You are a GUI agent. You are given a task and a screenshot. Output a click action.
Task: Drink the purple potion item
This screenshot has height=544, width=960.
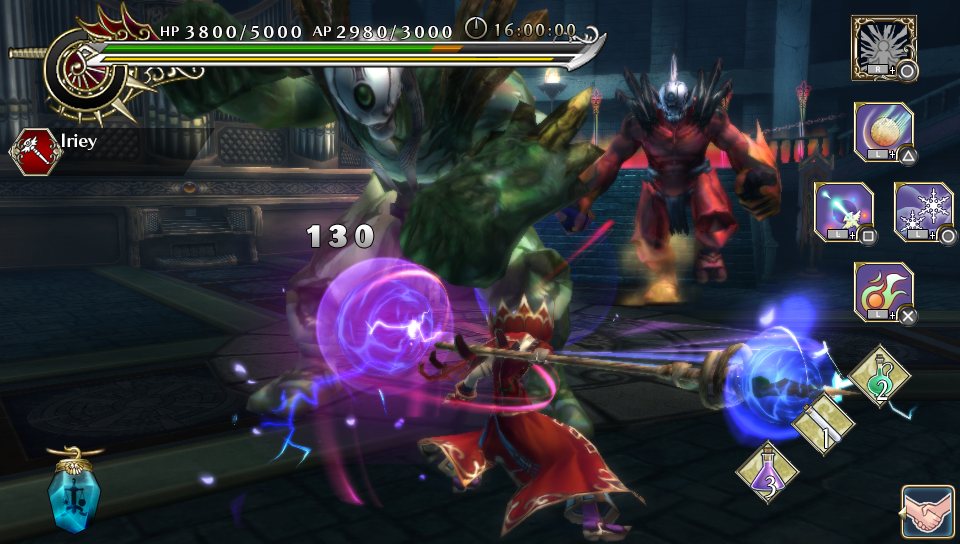coord(767,472)
